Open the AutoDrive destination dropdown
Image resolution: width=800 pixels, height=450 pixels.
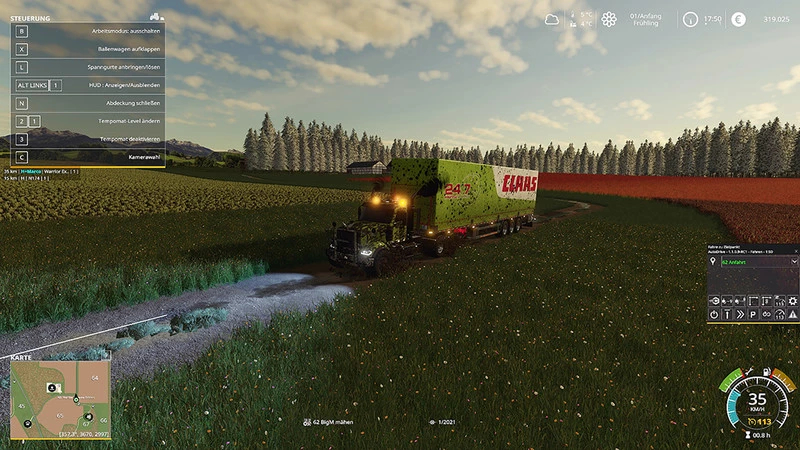tap(794, 262)
